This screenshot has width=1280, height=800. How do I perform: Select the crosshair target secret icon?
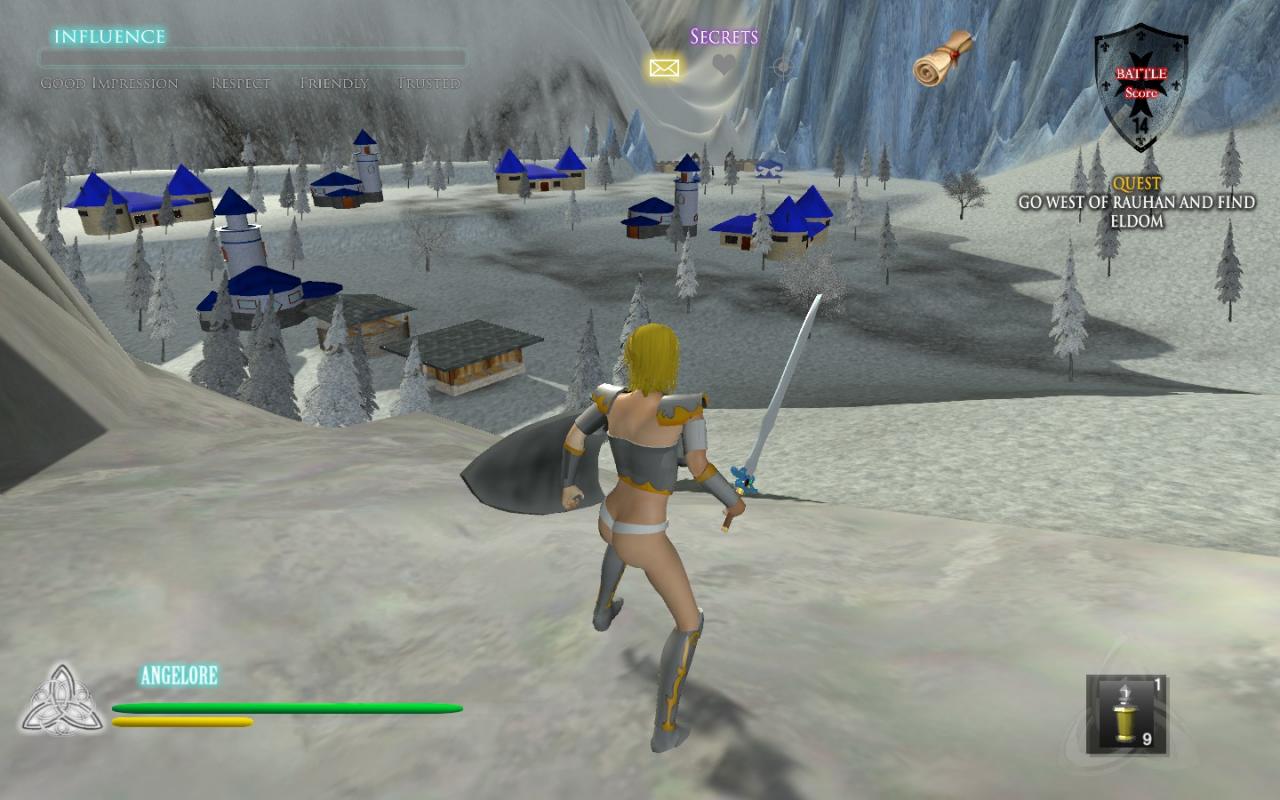point(783,67)
